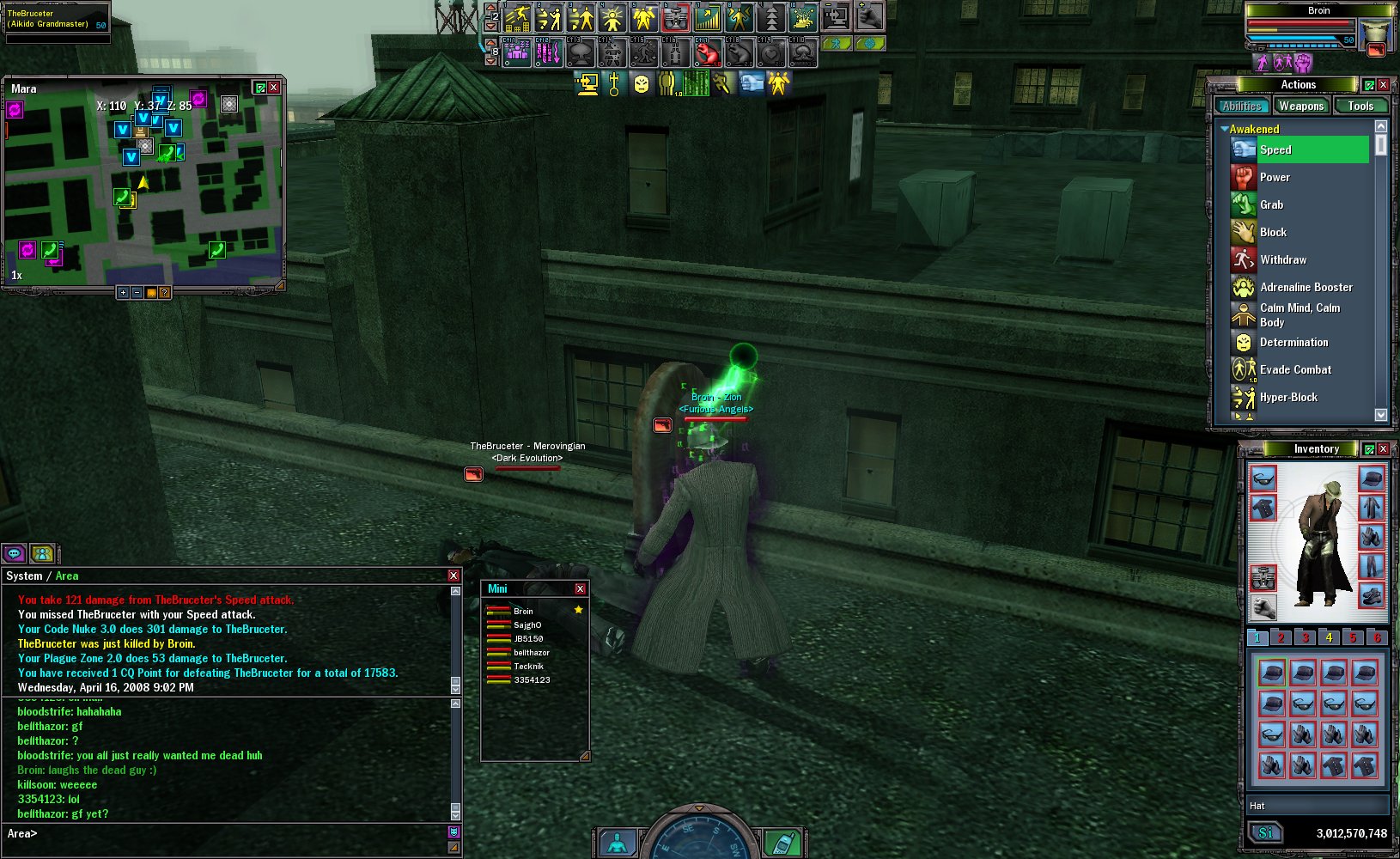Screen dimensions: 1400x859
Task: Select team member SajghO in Mini list
Action: [x=527, y=624]
